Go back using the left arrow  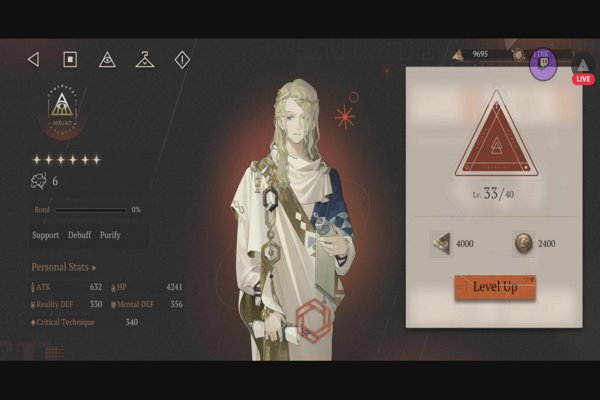tap(33, 60)
